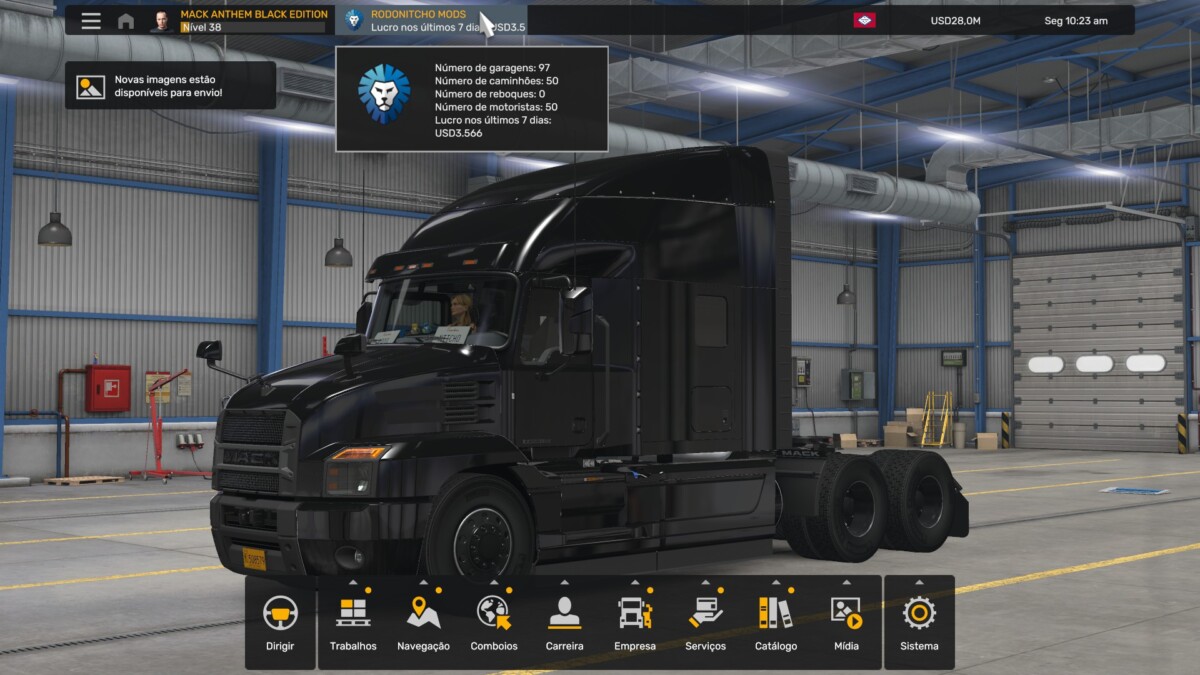Open the hamburger menu in top bar

(91, 21)
